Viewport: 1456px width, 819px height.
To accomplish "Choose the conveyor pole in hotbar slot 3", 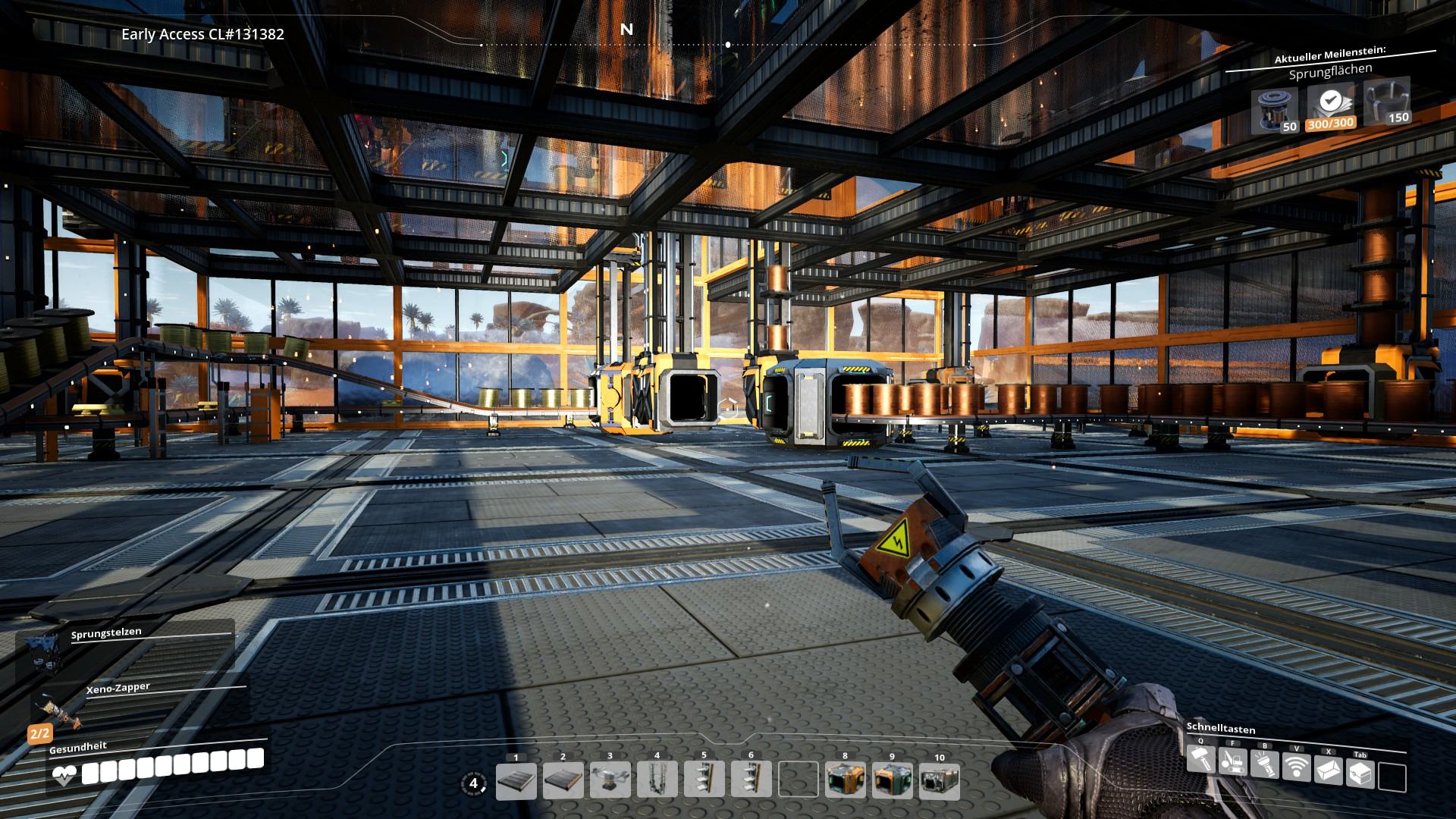I will coord(610,781).
